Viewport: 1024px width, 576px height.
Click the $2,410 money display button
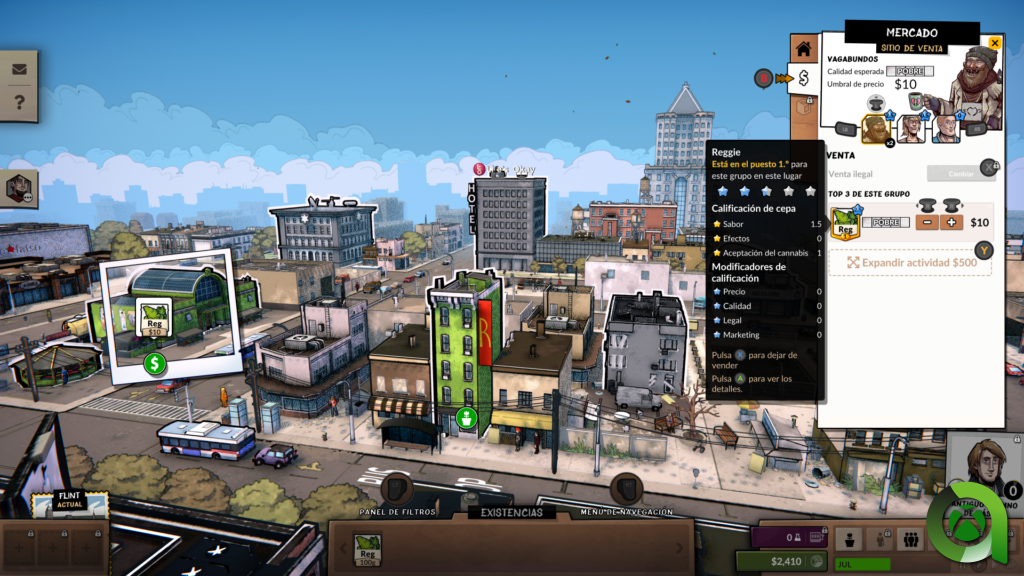[x=783, y=561]
